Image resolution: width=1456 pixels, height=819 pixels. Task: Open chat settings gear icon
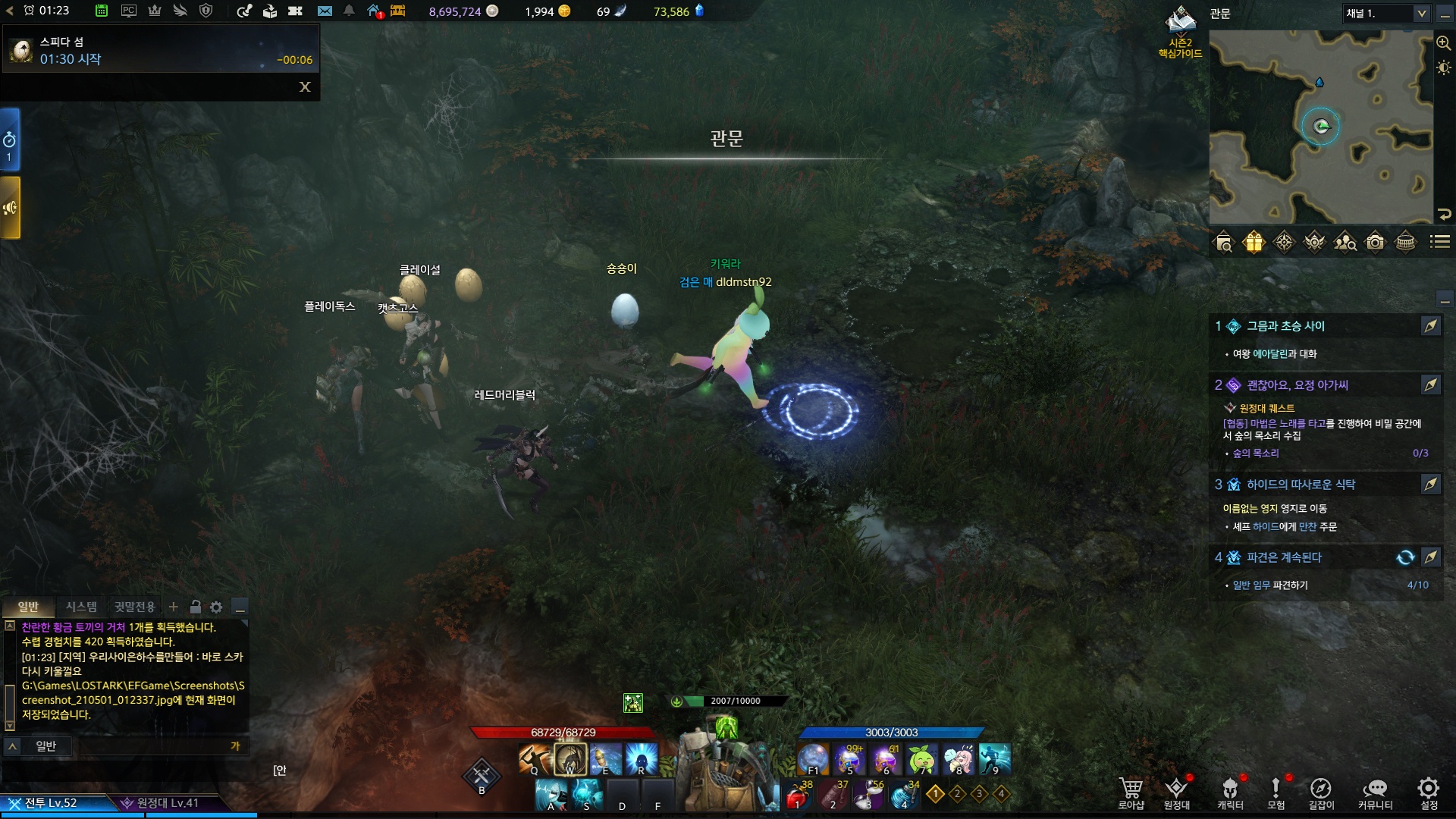tap(216, 607)
